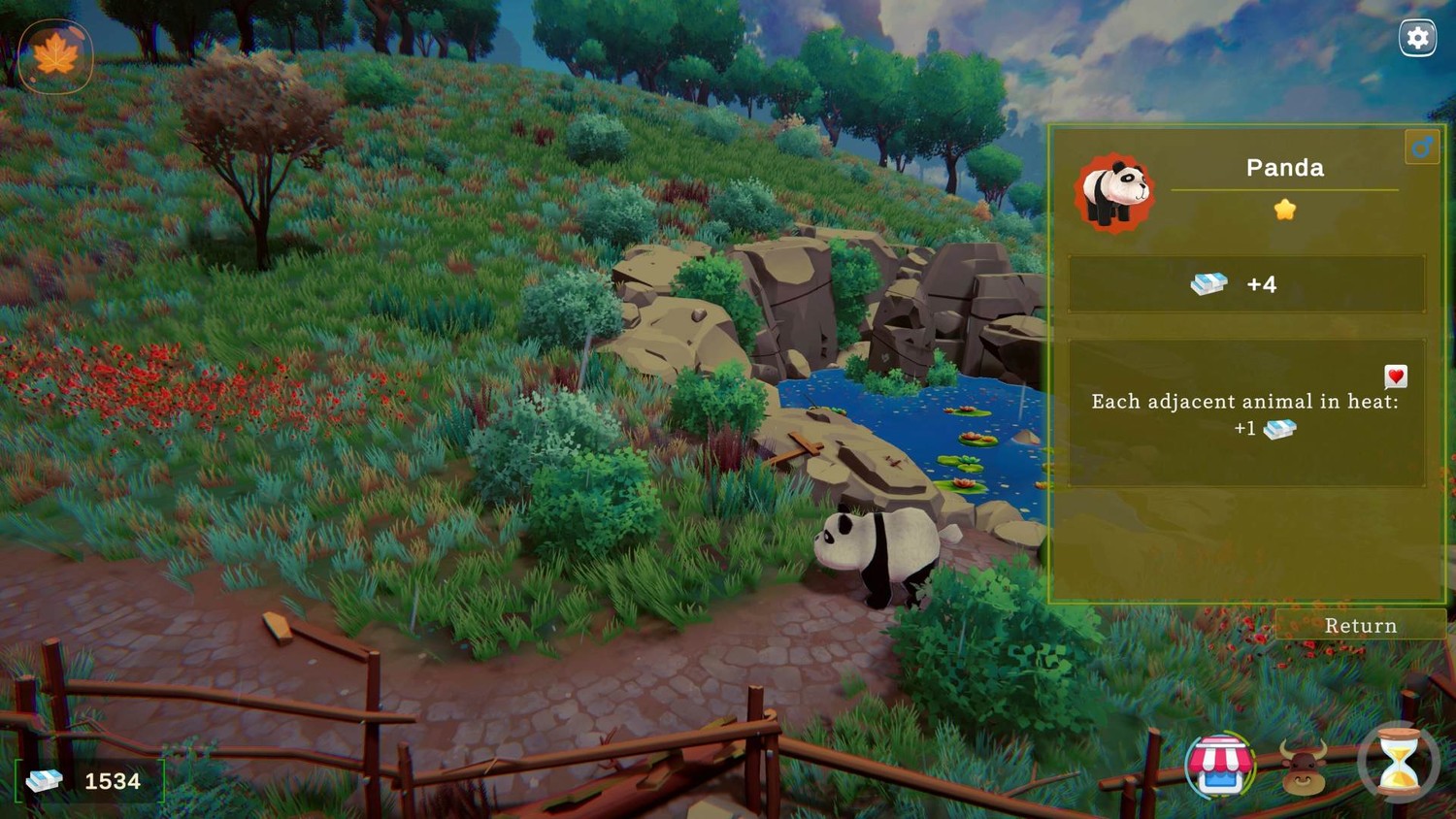Screen dimensions: 1456x819
Task: Select the bull head animals icon
Action: tap(1304, 767)
